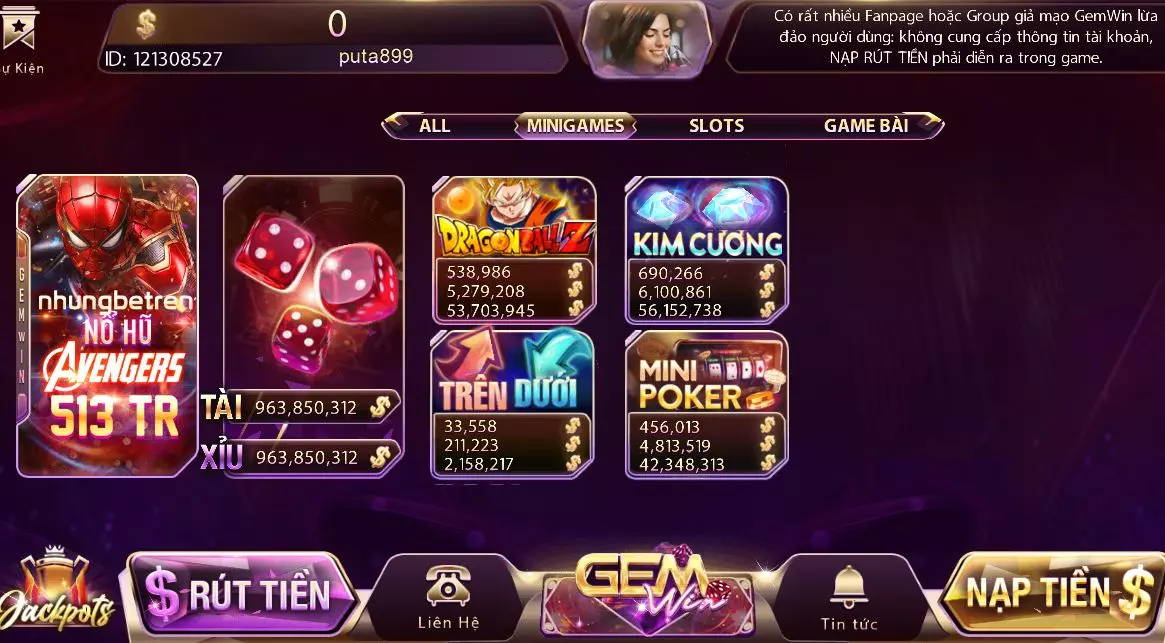Choose the Kim Cương diamond game
Viewport: 1165px width, 643px height.
point(707,223)
